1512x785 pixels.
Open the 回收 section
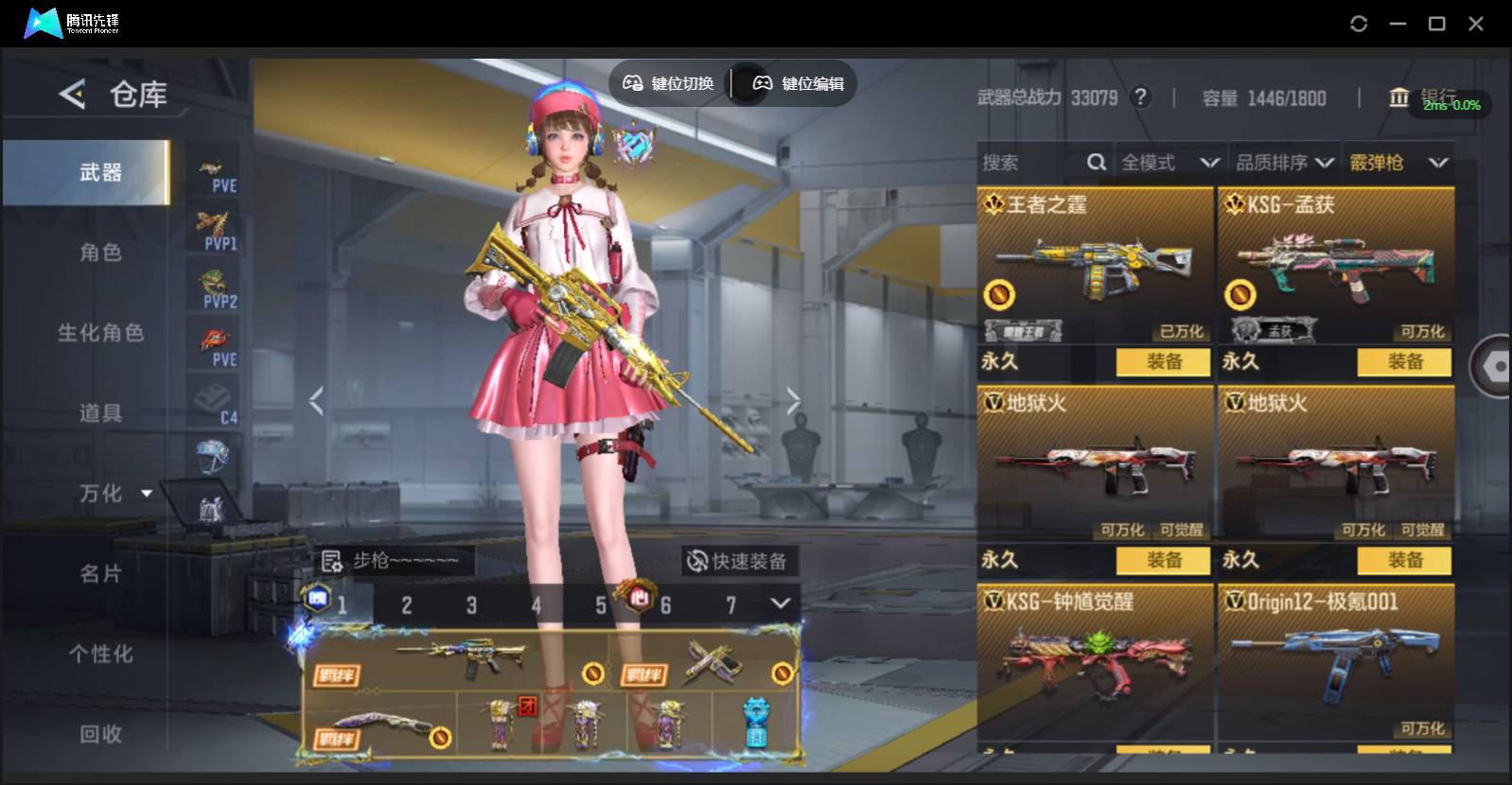coord(100,734)
